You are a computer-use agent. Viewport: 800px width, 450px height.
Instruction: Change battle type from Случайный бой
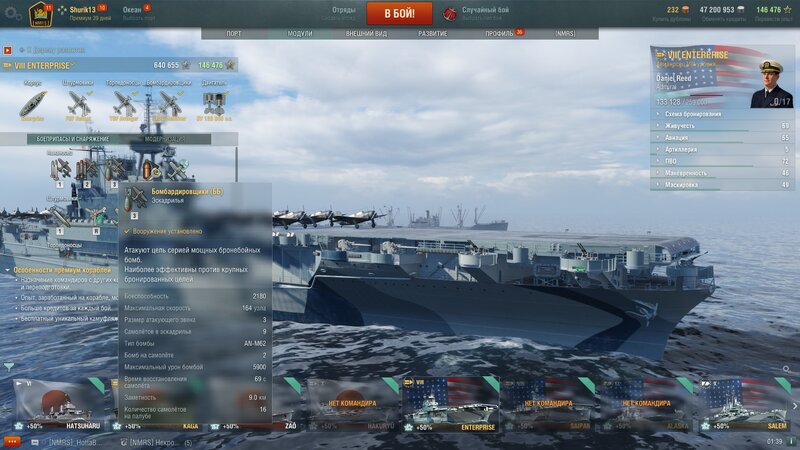[x=481, y=13]
